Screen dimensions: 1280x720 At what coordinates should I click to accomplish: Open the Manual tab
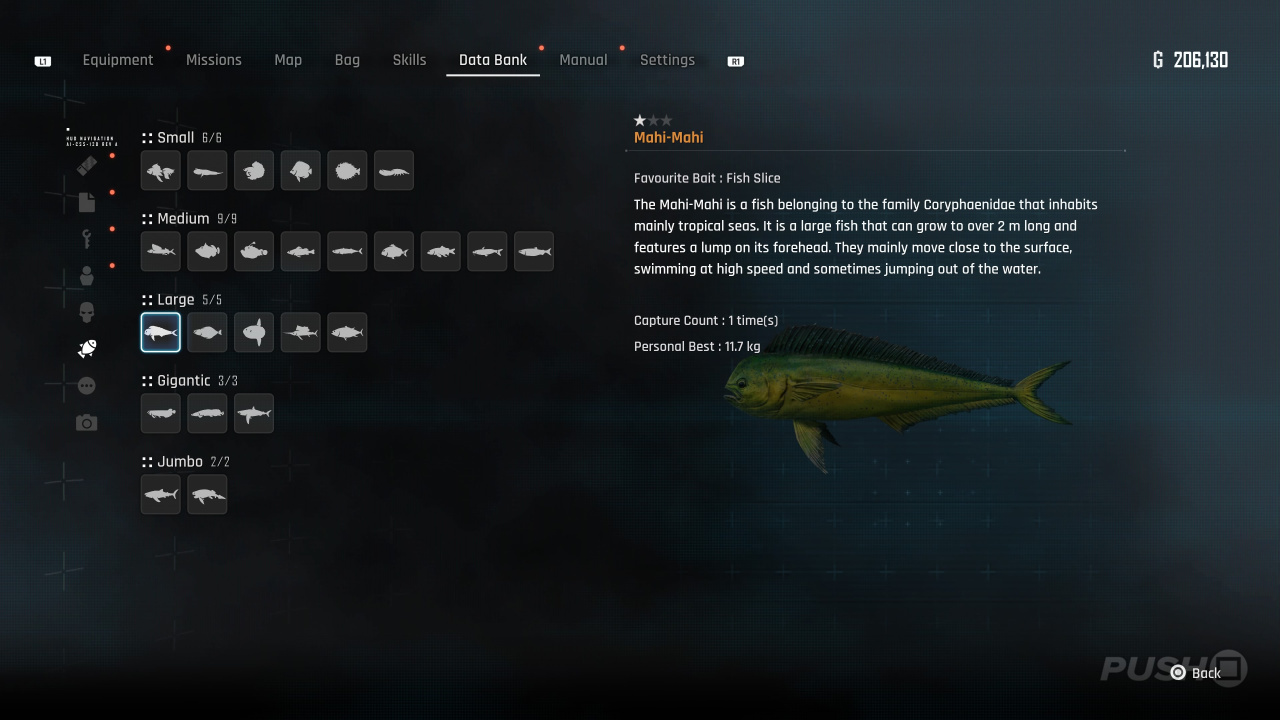tap(583, 60)
